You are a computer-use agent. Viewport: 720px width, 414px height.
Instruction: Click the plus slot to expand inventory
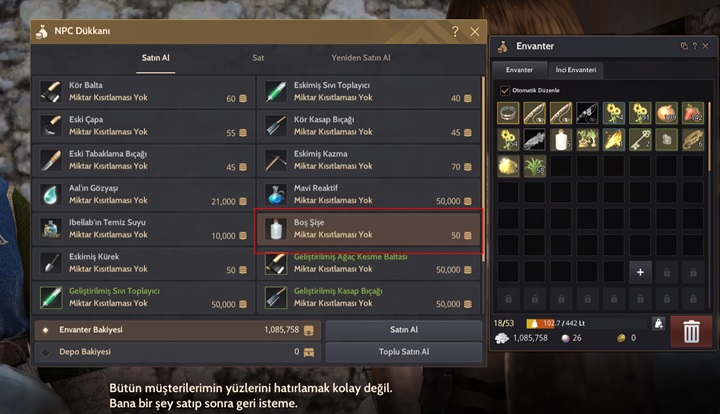[x=639, y=271]
